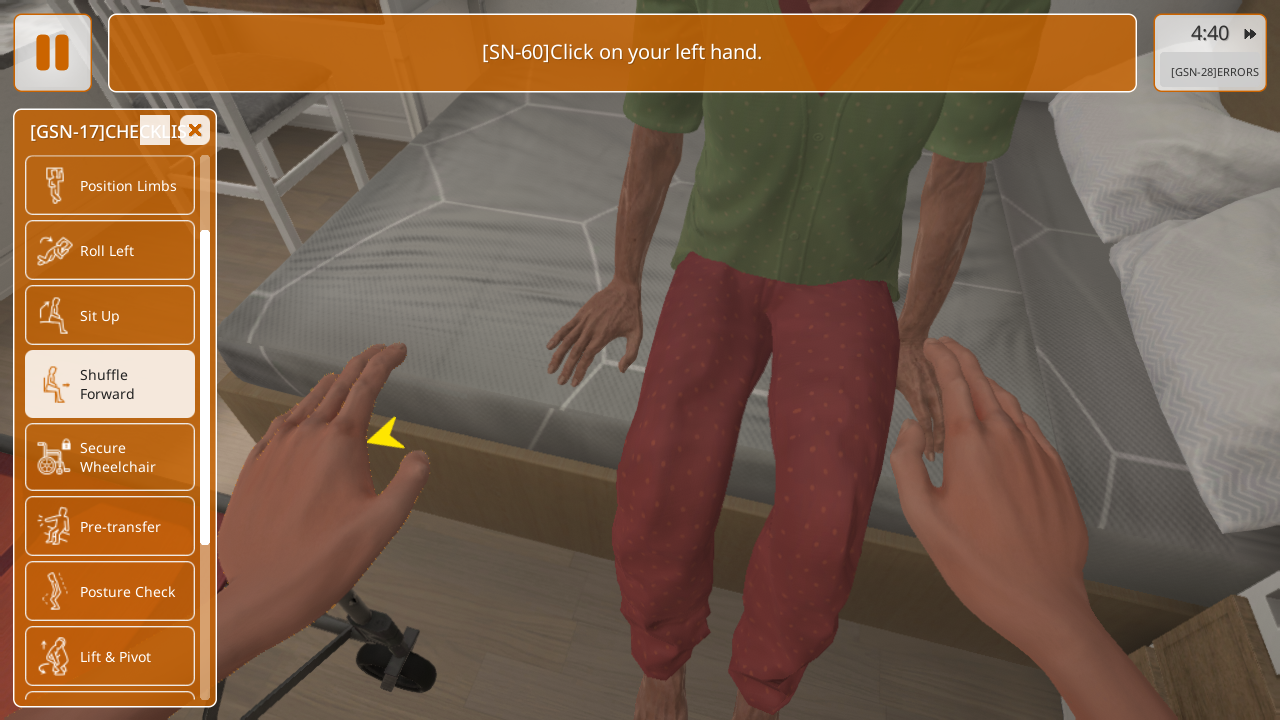Choose the Roll Left checklist step
The image size is (1280, 720).
pos(110,250)
